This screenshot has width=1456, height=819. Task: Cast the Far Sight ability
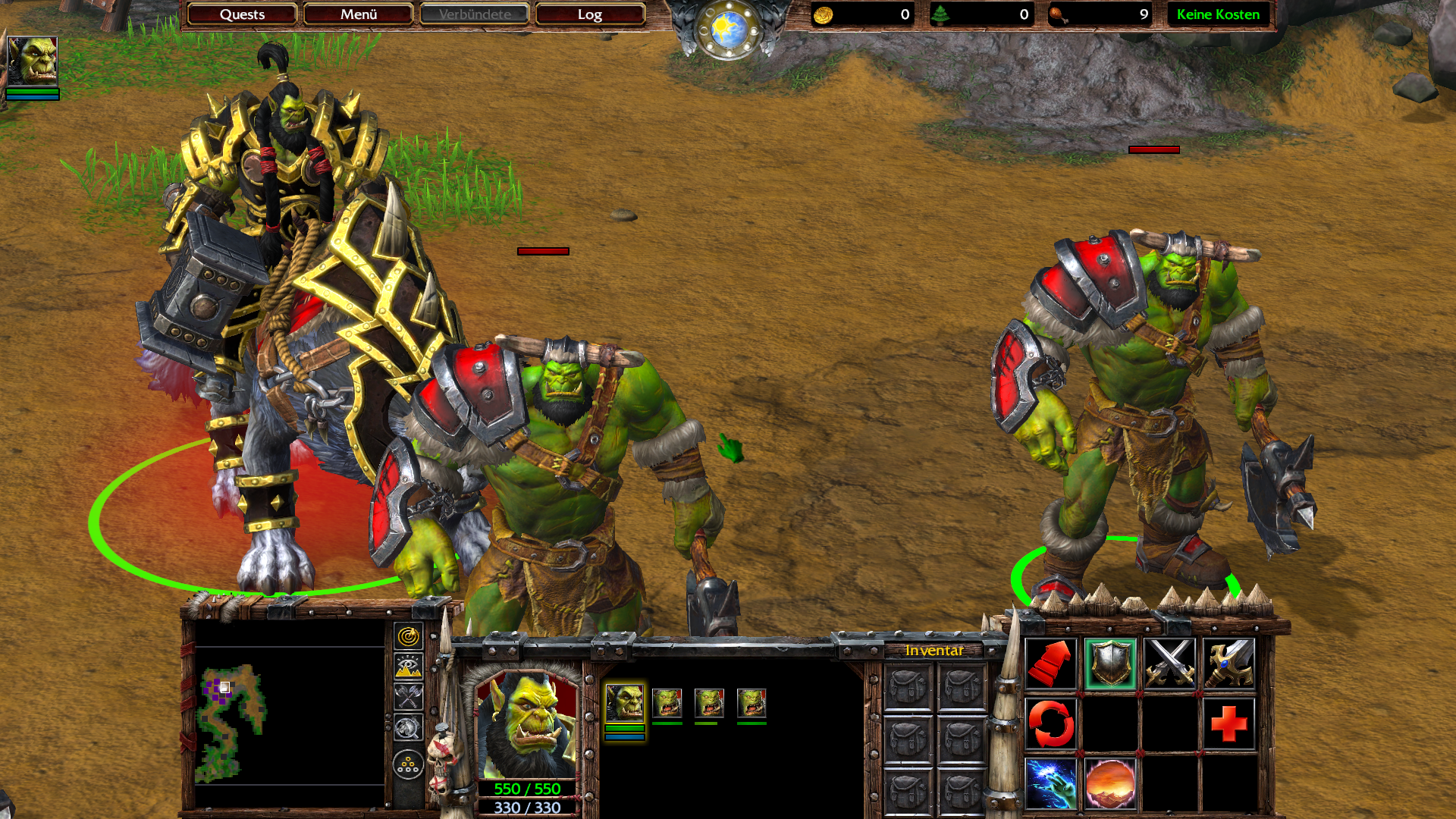(x=1109, y=783)
